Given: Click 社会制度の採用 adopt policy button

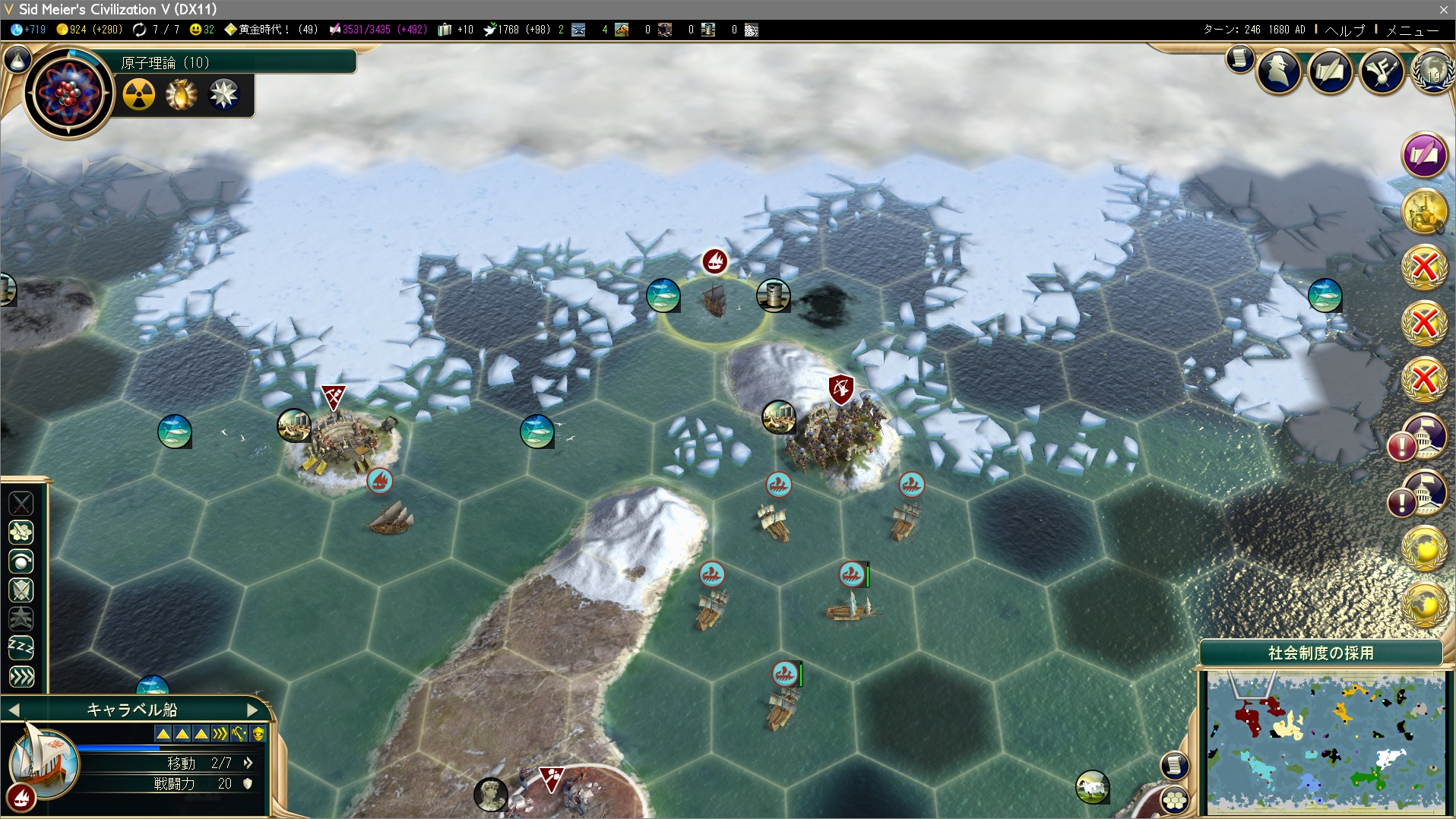Looking at the screenshot, I should click(x=1321, y=653).
